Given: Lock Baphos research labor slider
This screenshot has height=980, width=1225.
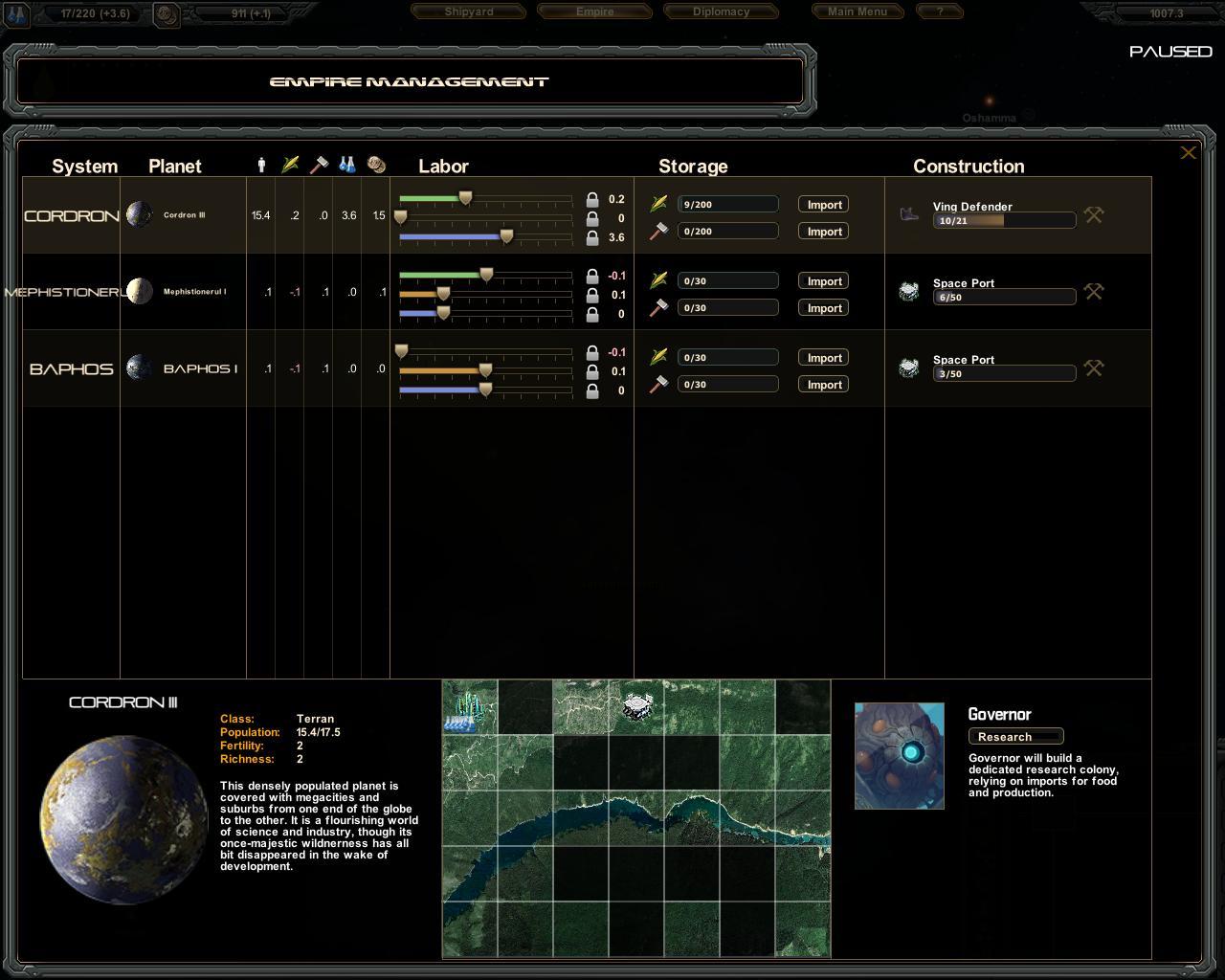Looking at the screenshot, I should pyautogui.click(x=592, y=391).
